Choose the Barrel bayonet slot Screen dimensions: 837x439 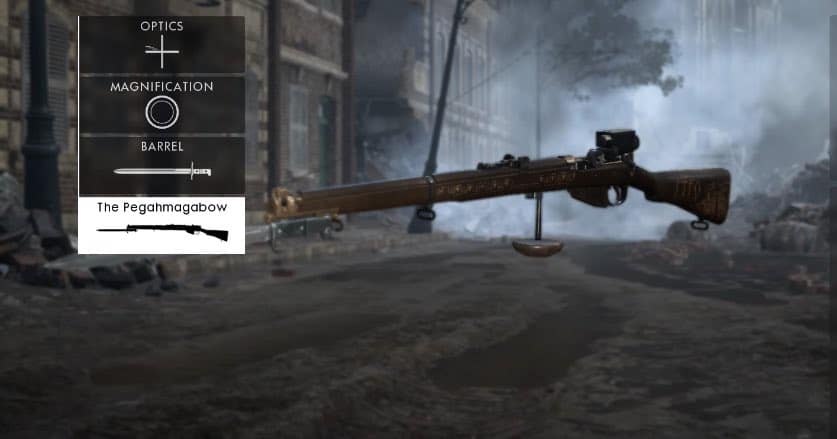[x=161, y=165]
